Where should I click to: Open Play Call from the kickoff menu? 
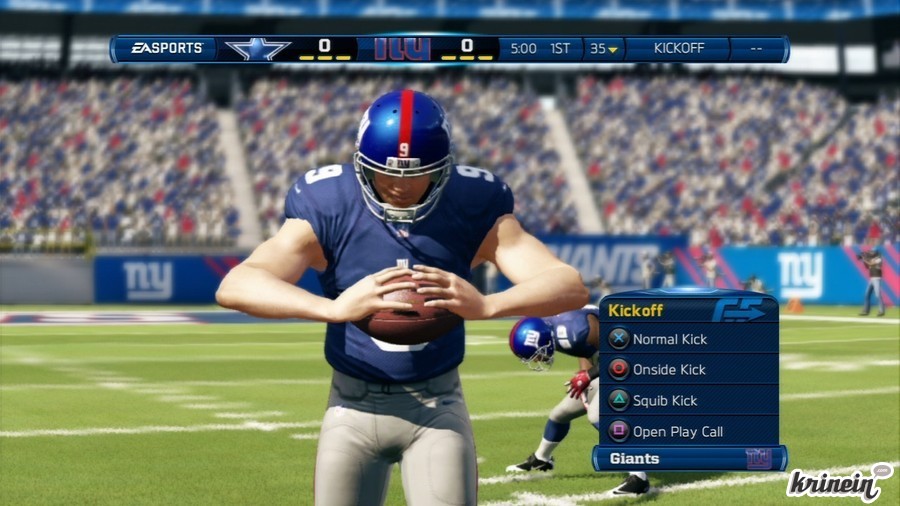[x=677, y=432]
